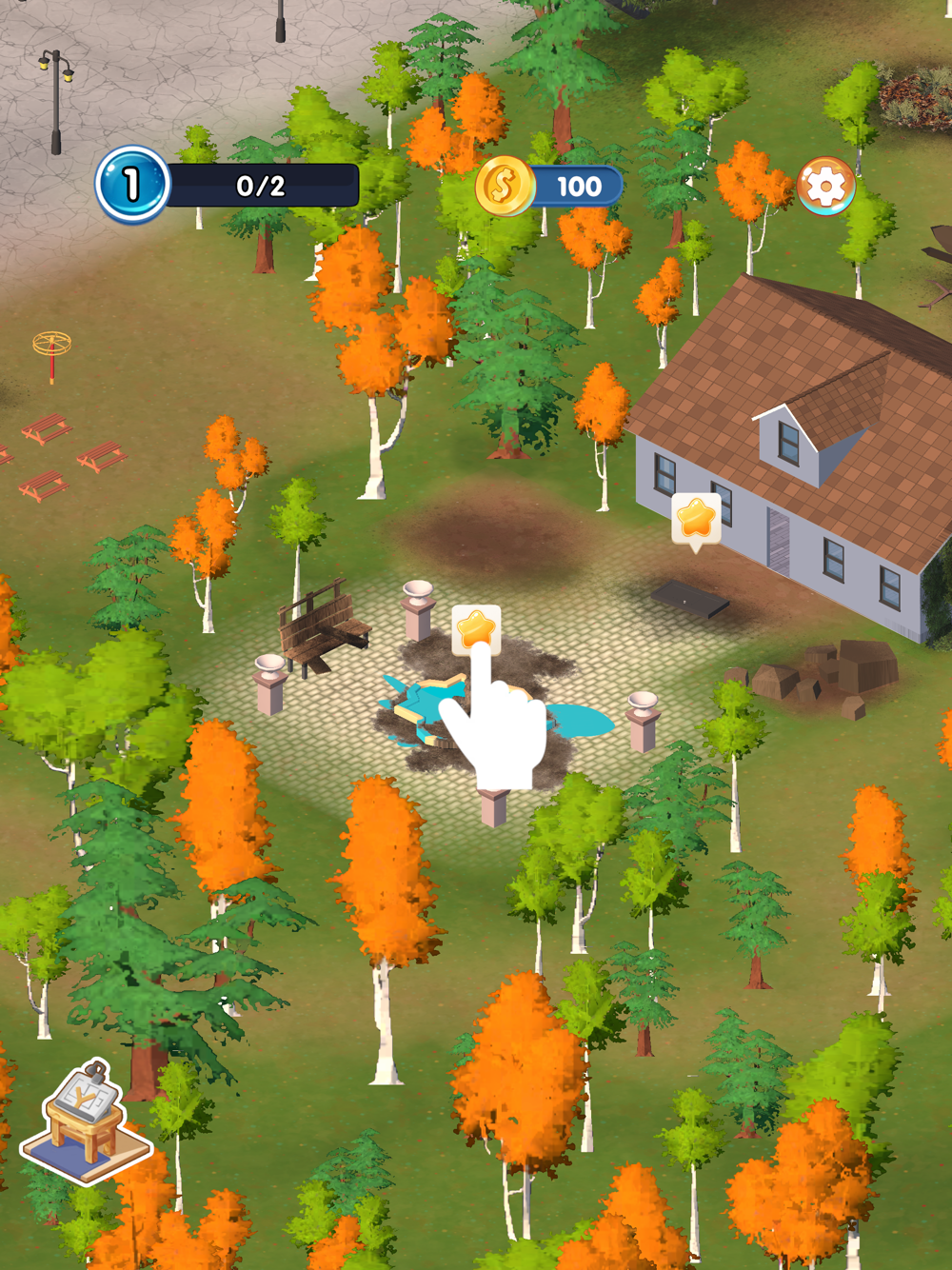Open settings with the gear icon
This screenshot has height=1270, width=952.
click(x=825, y=186)
